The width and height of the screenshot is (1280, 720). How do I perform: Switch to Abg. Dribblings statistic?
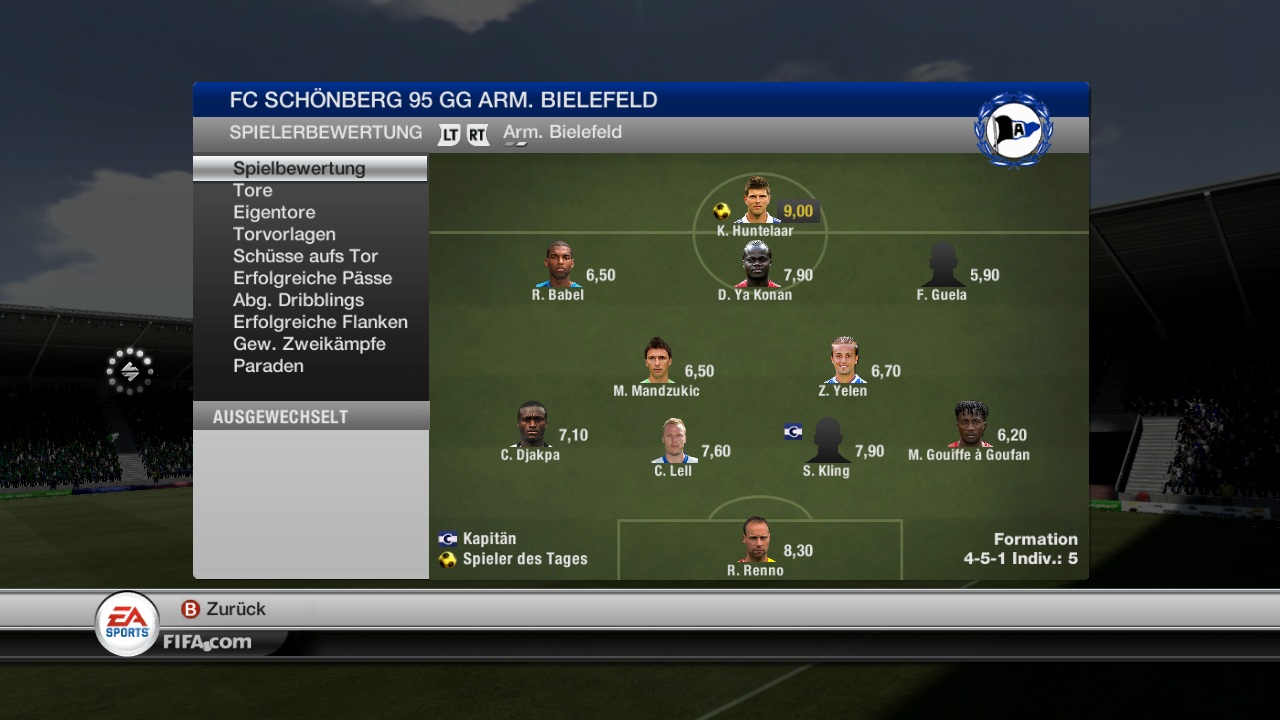[298, 300]
